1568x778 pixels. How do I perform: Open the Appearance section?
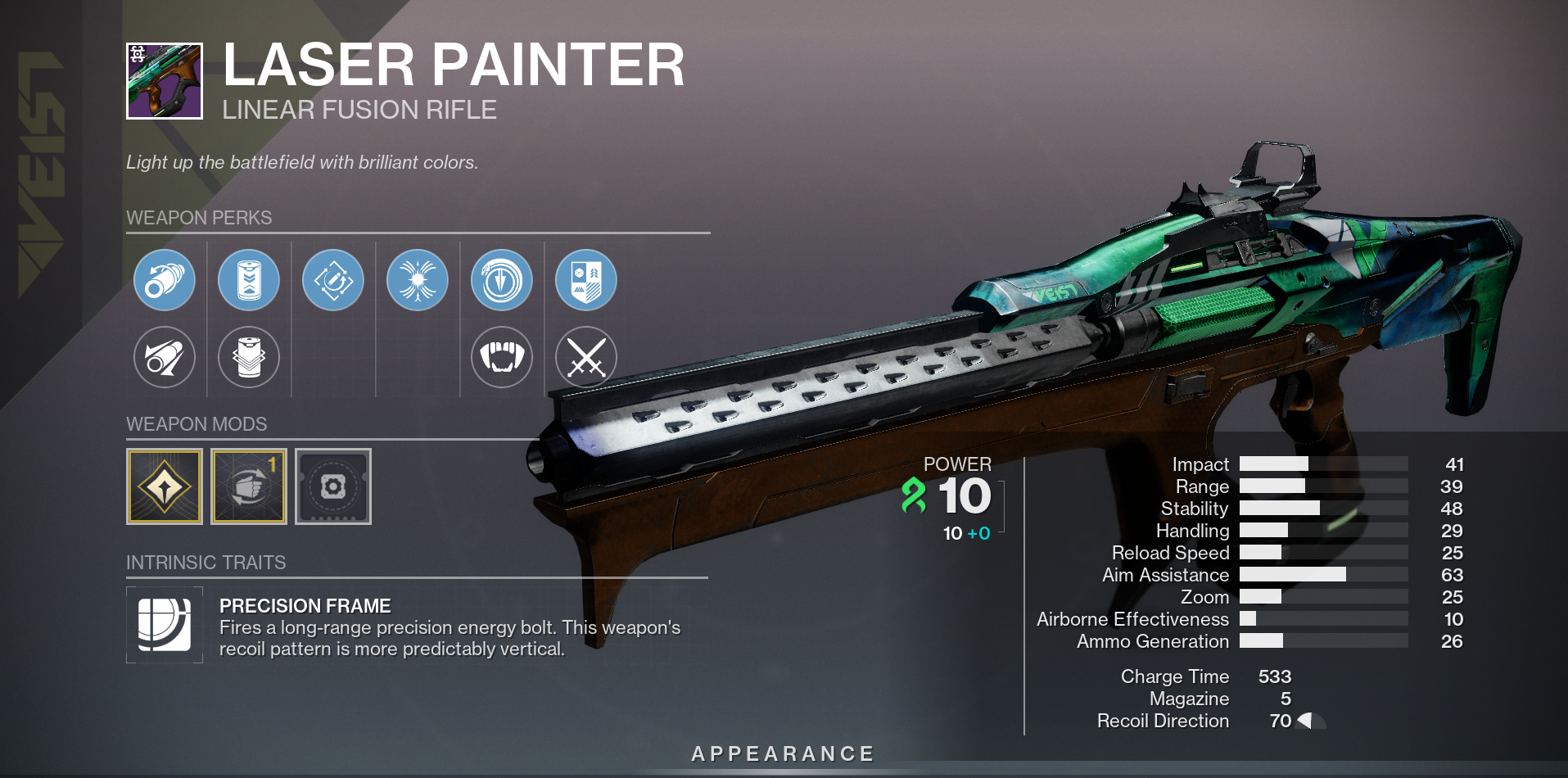coord(784,753)
